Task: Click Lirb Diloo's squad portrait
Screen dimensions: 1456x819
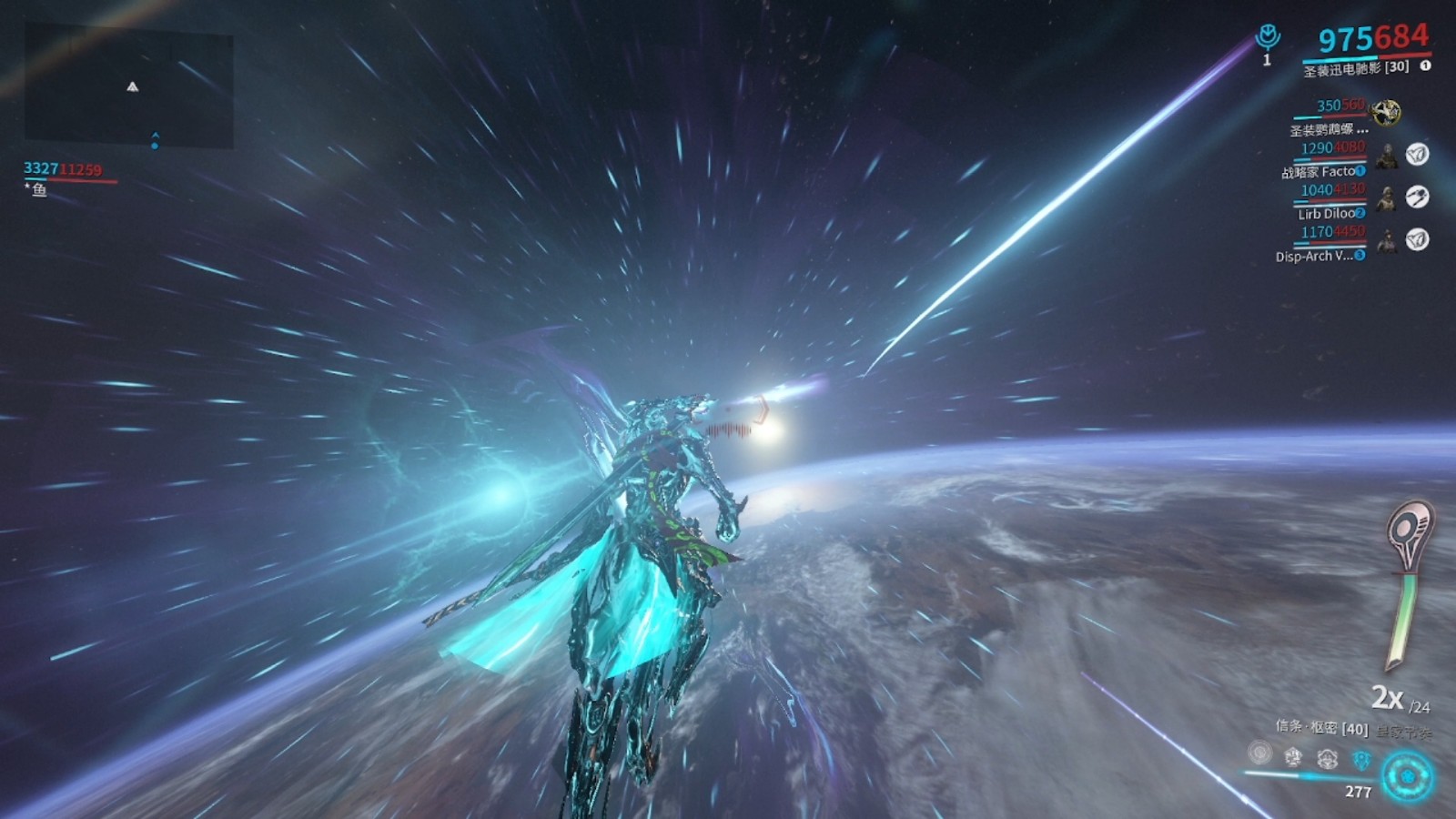Action: pos(1387,197)
